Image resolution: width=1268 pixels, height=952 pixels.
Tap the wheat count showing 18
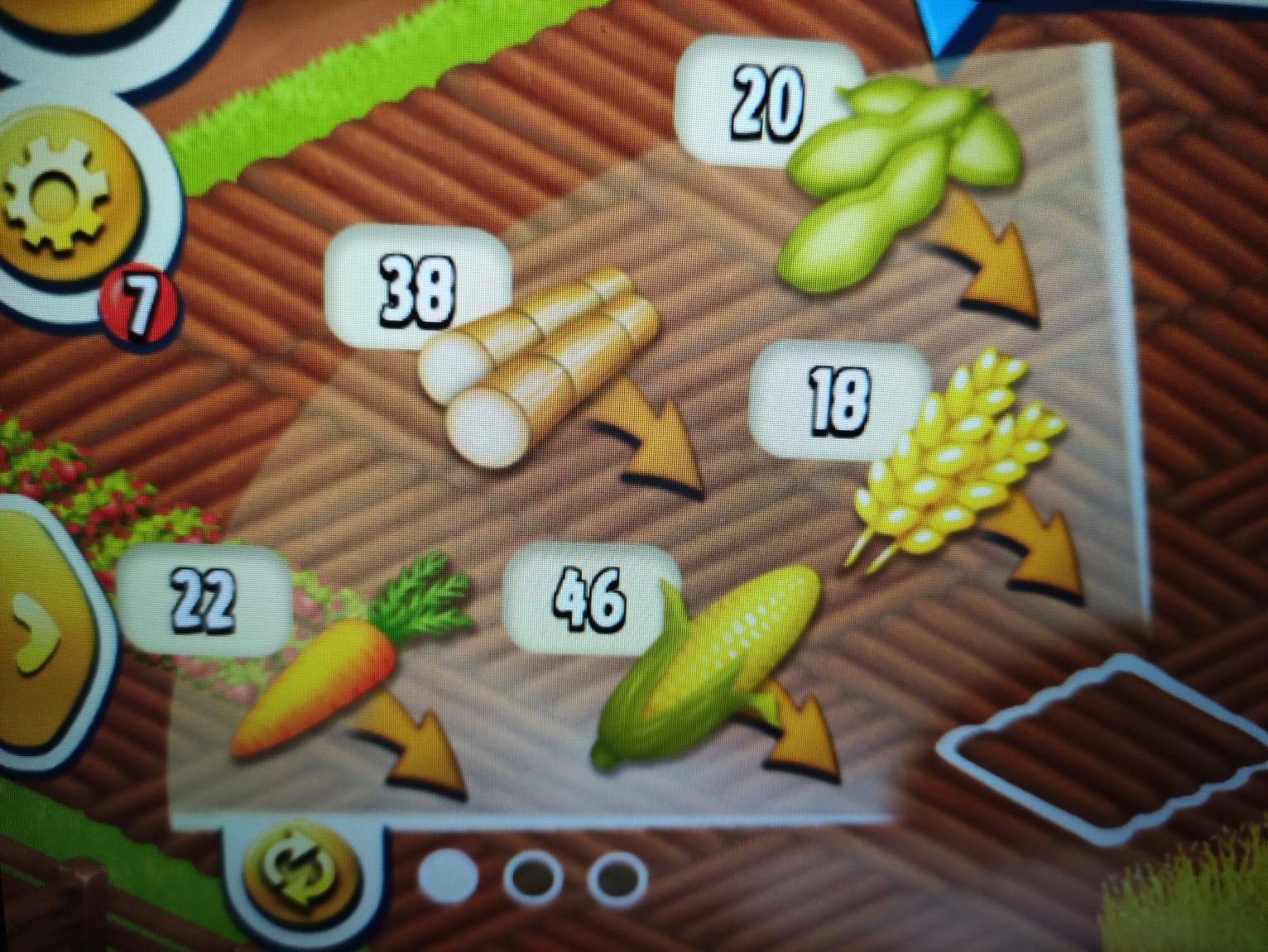click(x=842, y=400)
